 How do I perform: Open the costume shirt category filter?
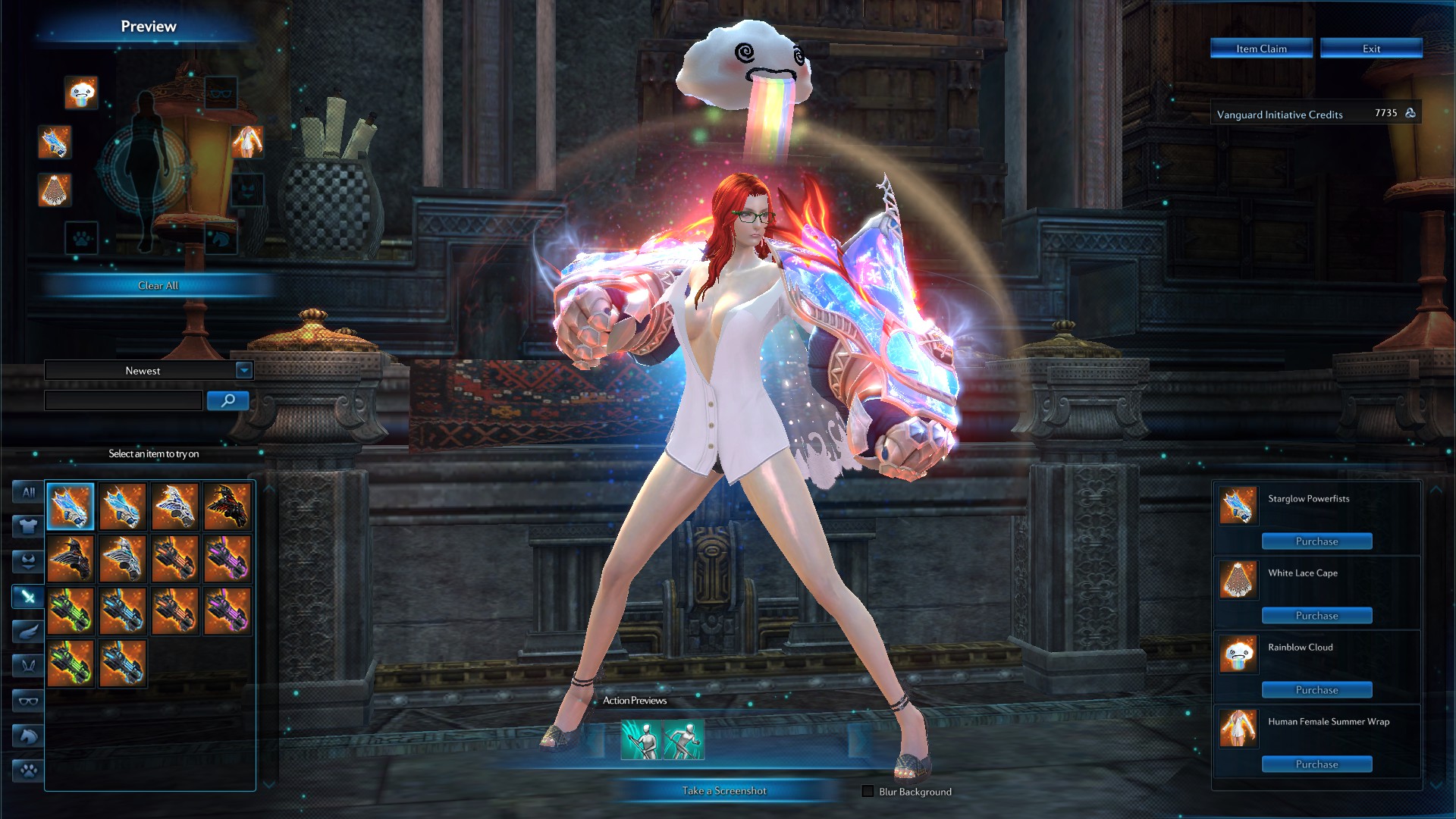tap(28, 526)
